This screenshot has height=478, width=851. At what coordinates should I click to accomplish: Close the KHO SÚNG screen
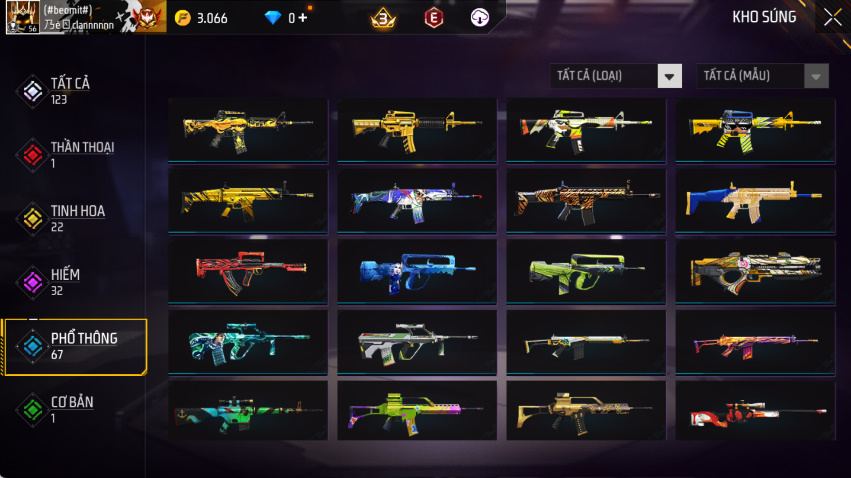[x=832, y=17]
